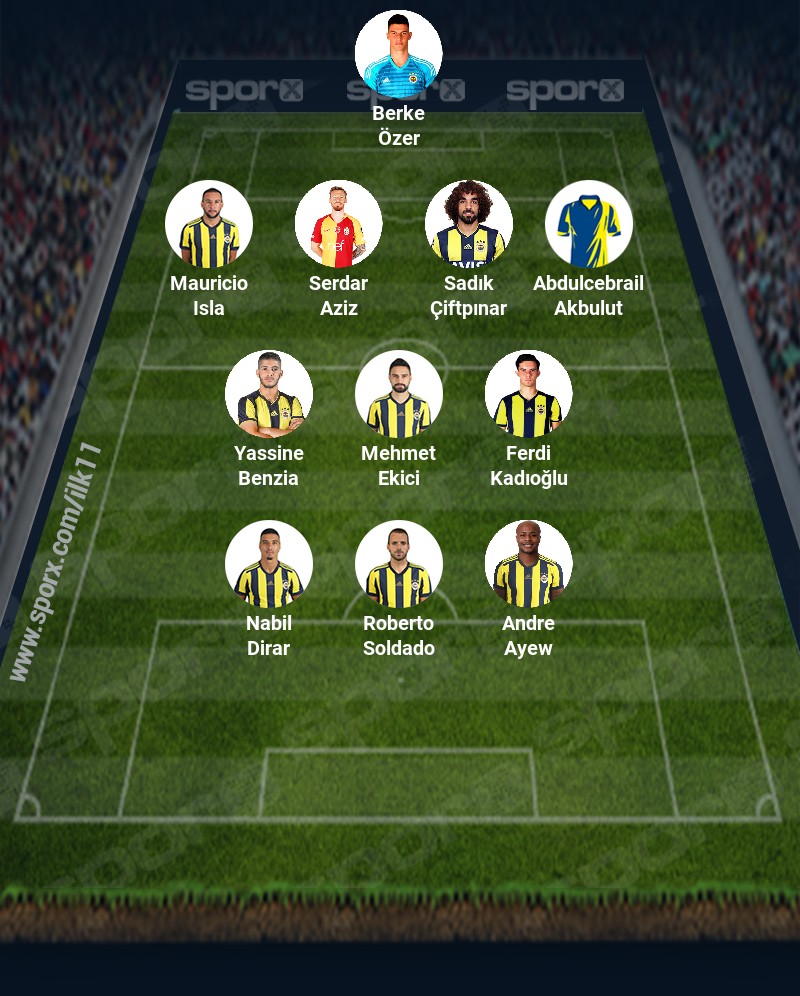Choose midfielder Yassine Benzia
The image size is (800, 996).
(x=269, y=394)
